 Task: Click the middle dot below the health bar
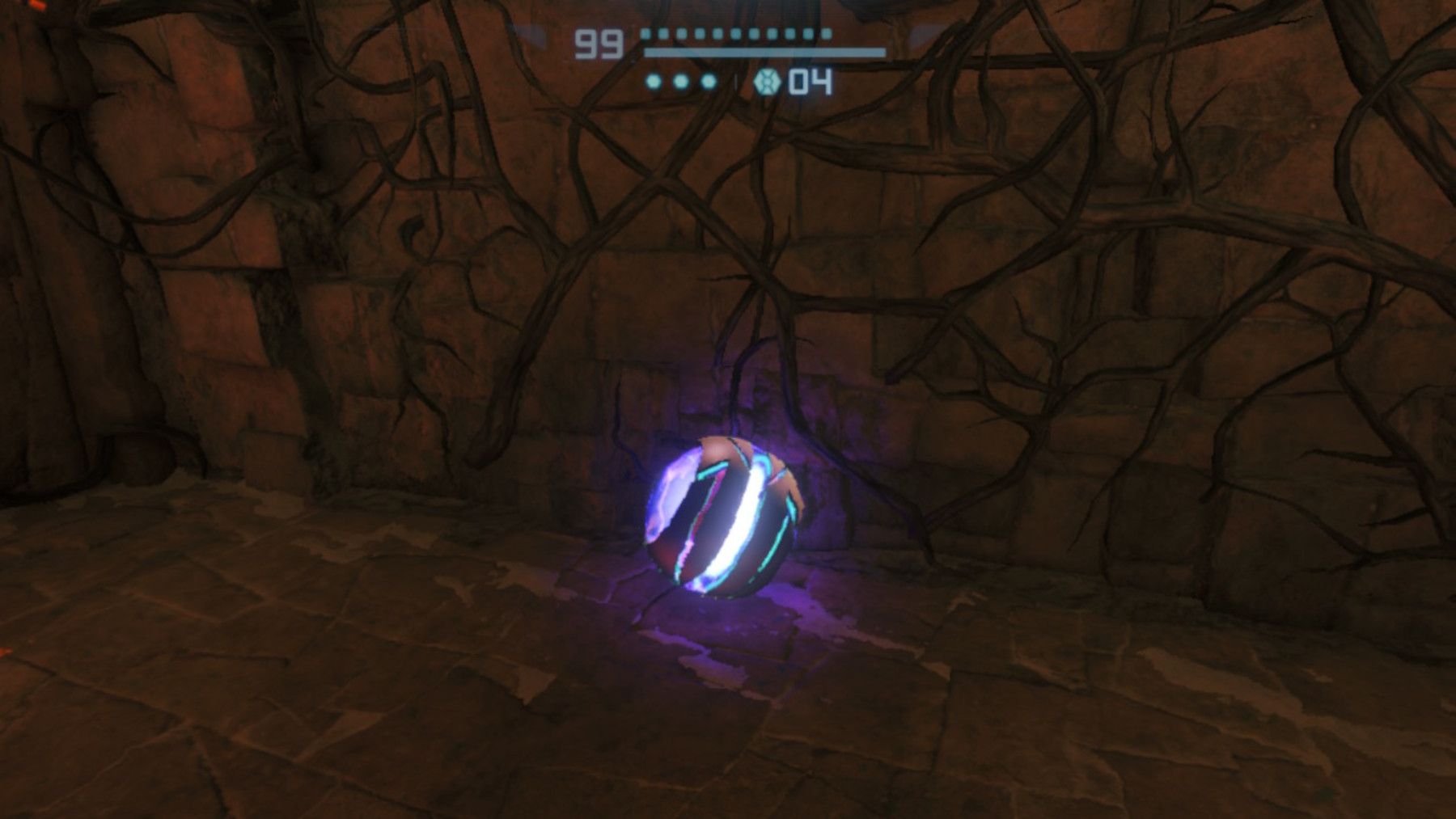click(x=679, y=81)
